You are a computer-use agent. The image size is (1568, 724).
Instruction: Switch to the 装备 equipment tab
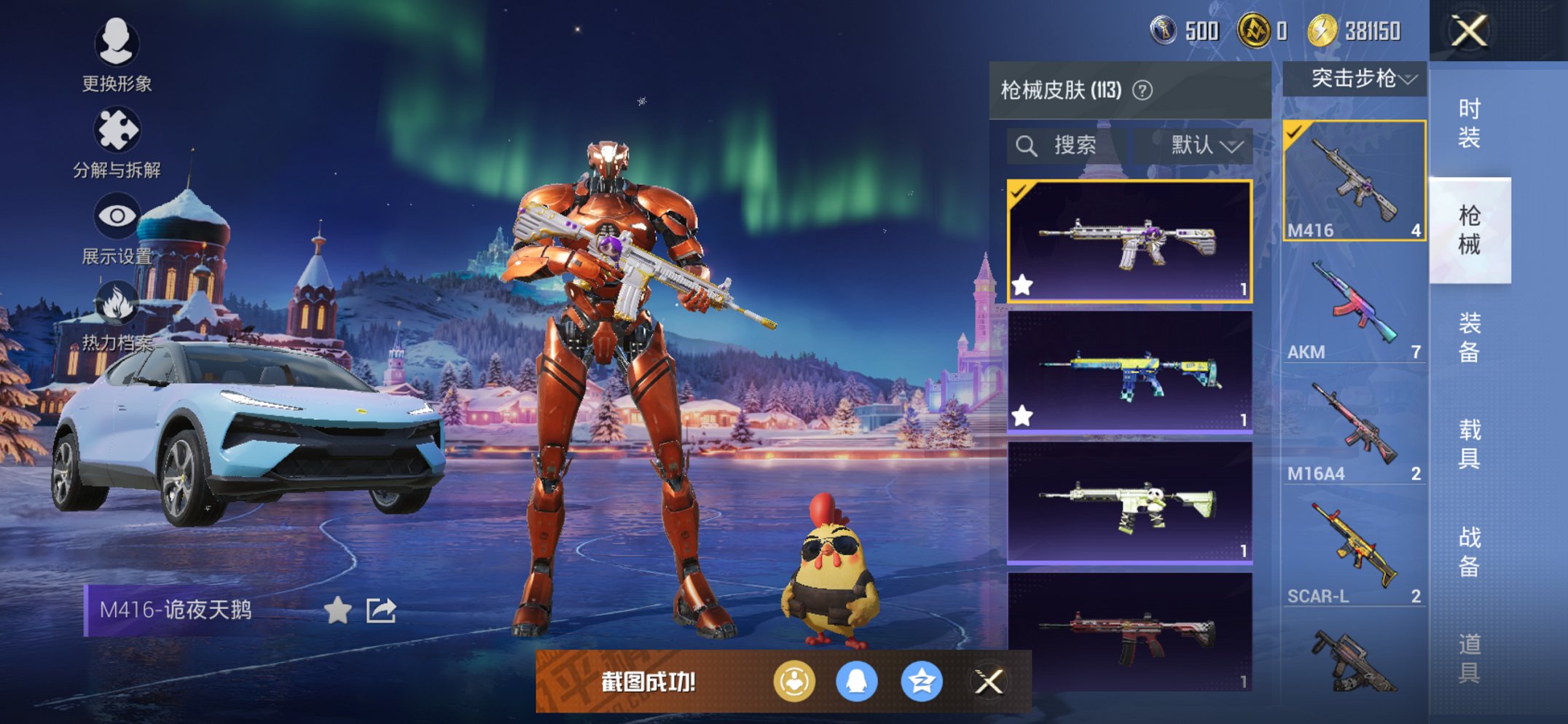[x=1469, y=337]
